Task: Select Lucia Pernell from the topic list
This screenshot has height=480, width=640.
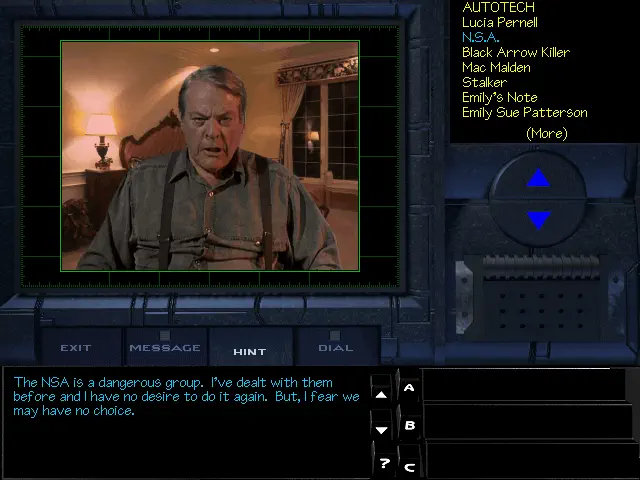Action: point(499,22)
